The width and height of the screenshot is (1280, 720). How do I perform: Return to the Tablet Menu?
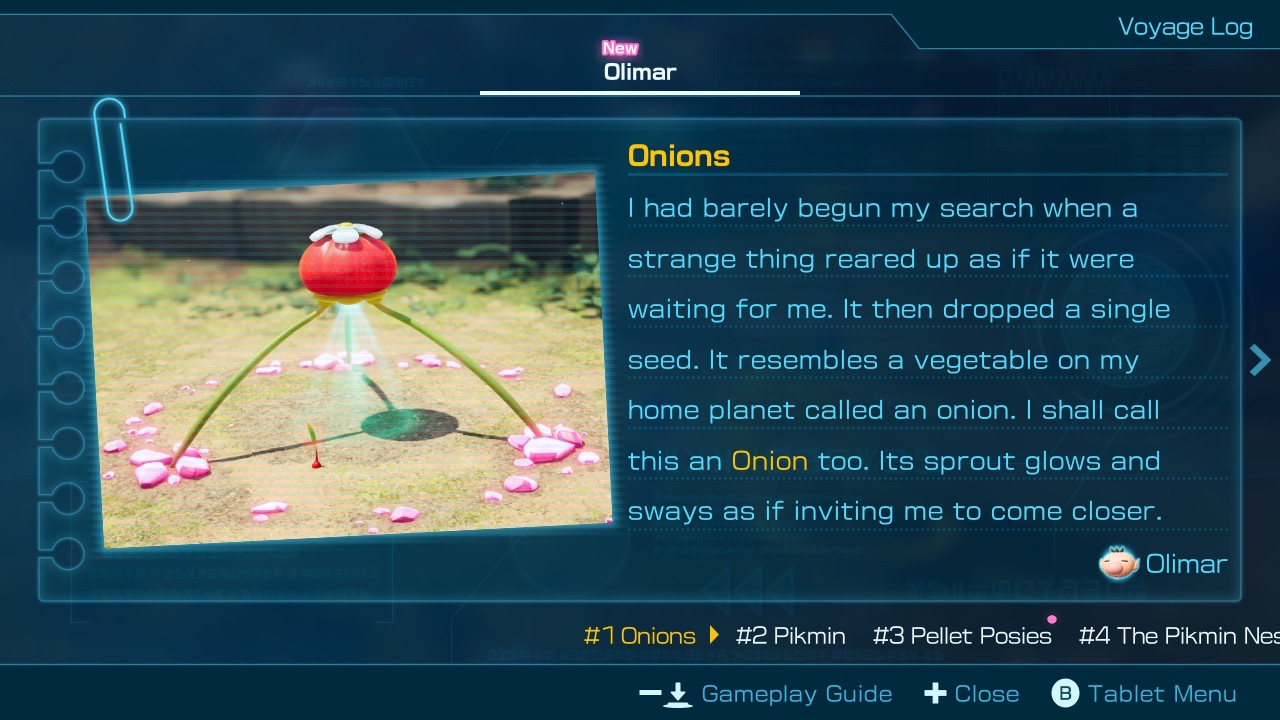tap(1144, 694)
